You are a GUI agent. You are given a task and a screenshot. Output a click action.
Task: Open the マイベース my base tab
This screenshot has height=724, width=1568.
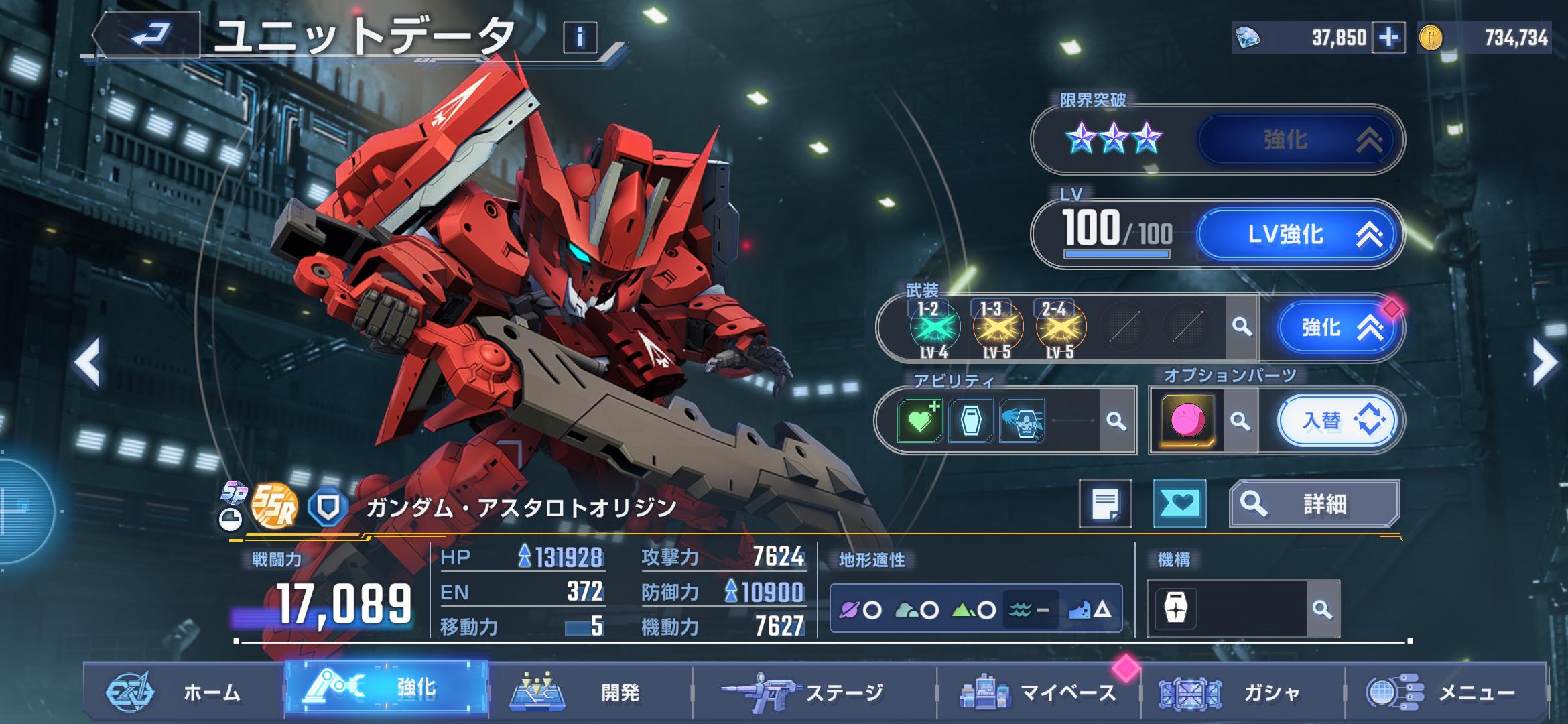[x=1039, y=692]
